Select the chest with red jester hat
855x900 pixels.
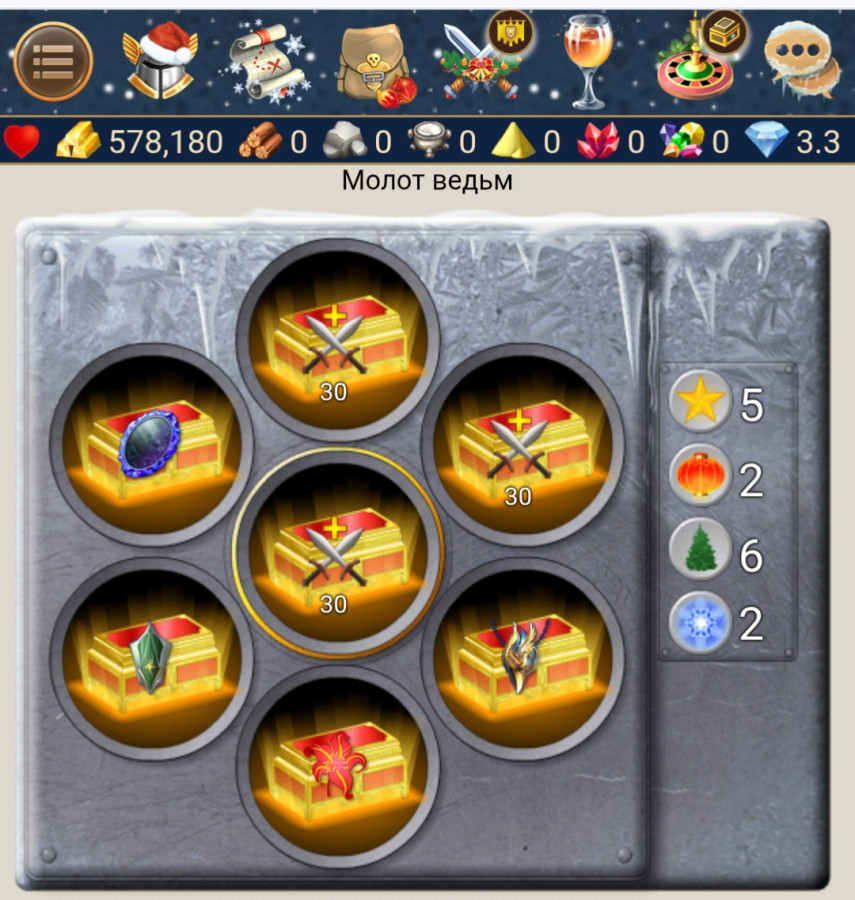(x=338, y=767)
